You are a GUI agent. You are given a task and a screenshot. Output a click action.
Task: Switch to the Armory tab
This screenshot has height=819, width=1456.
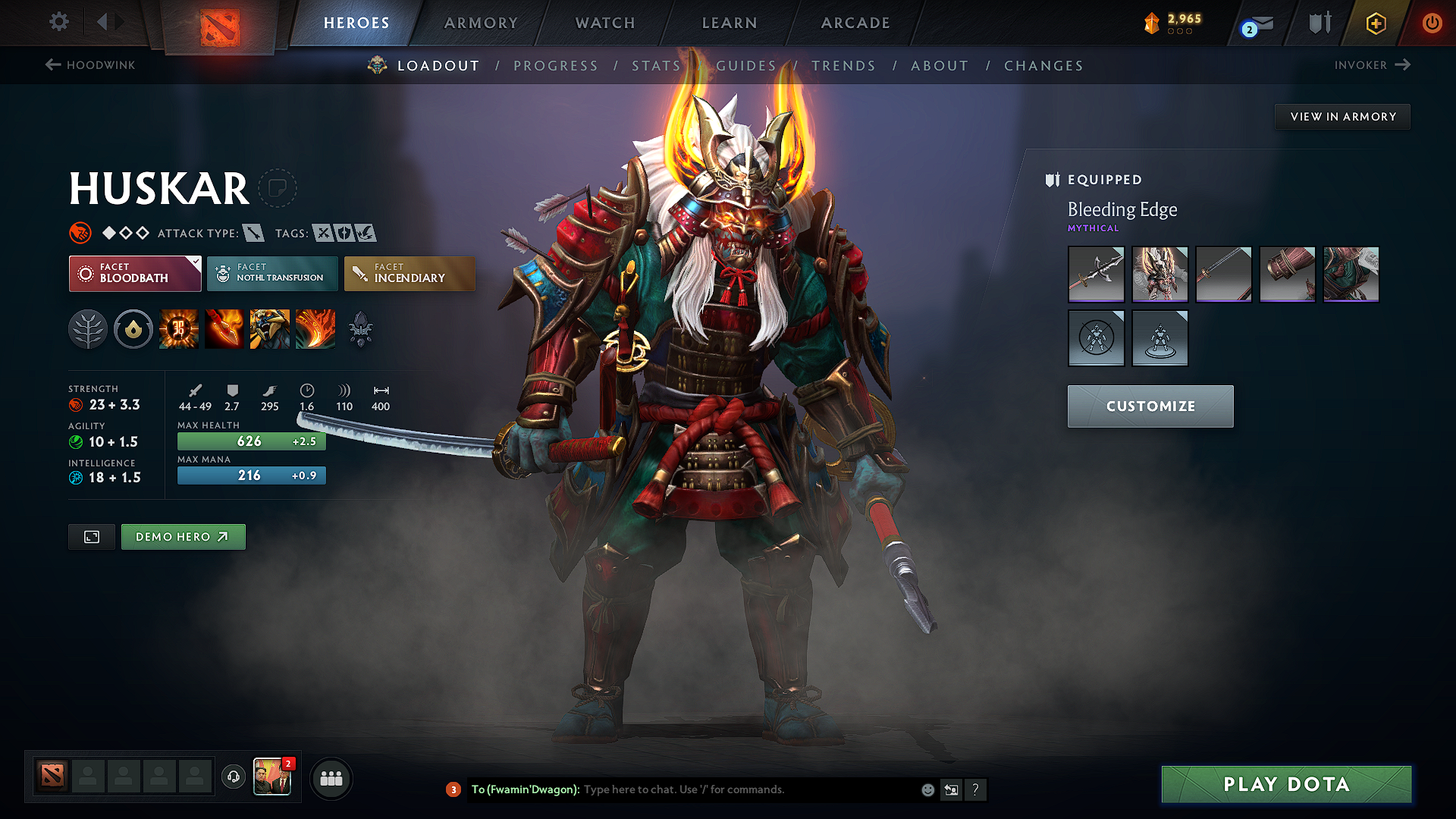pyautogui.click(x=481, y=23)
